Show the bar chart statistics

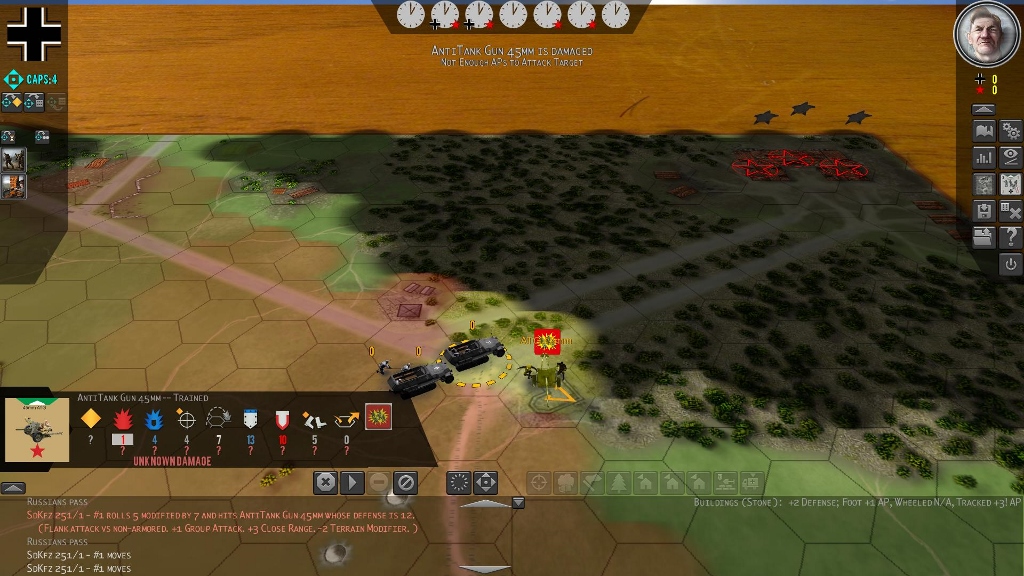pos(984,157)
